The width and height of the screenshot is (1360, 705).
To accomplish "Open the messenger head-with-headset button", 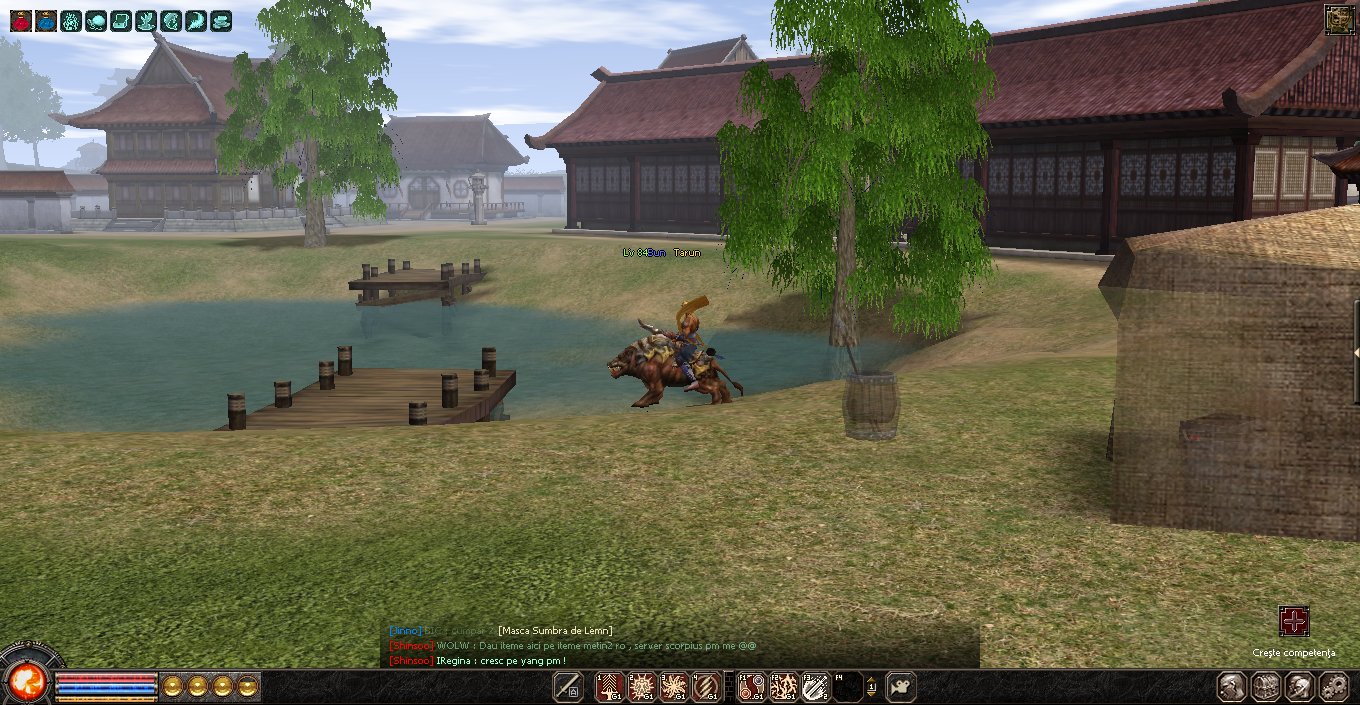I will click(1299, 687).
